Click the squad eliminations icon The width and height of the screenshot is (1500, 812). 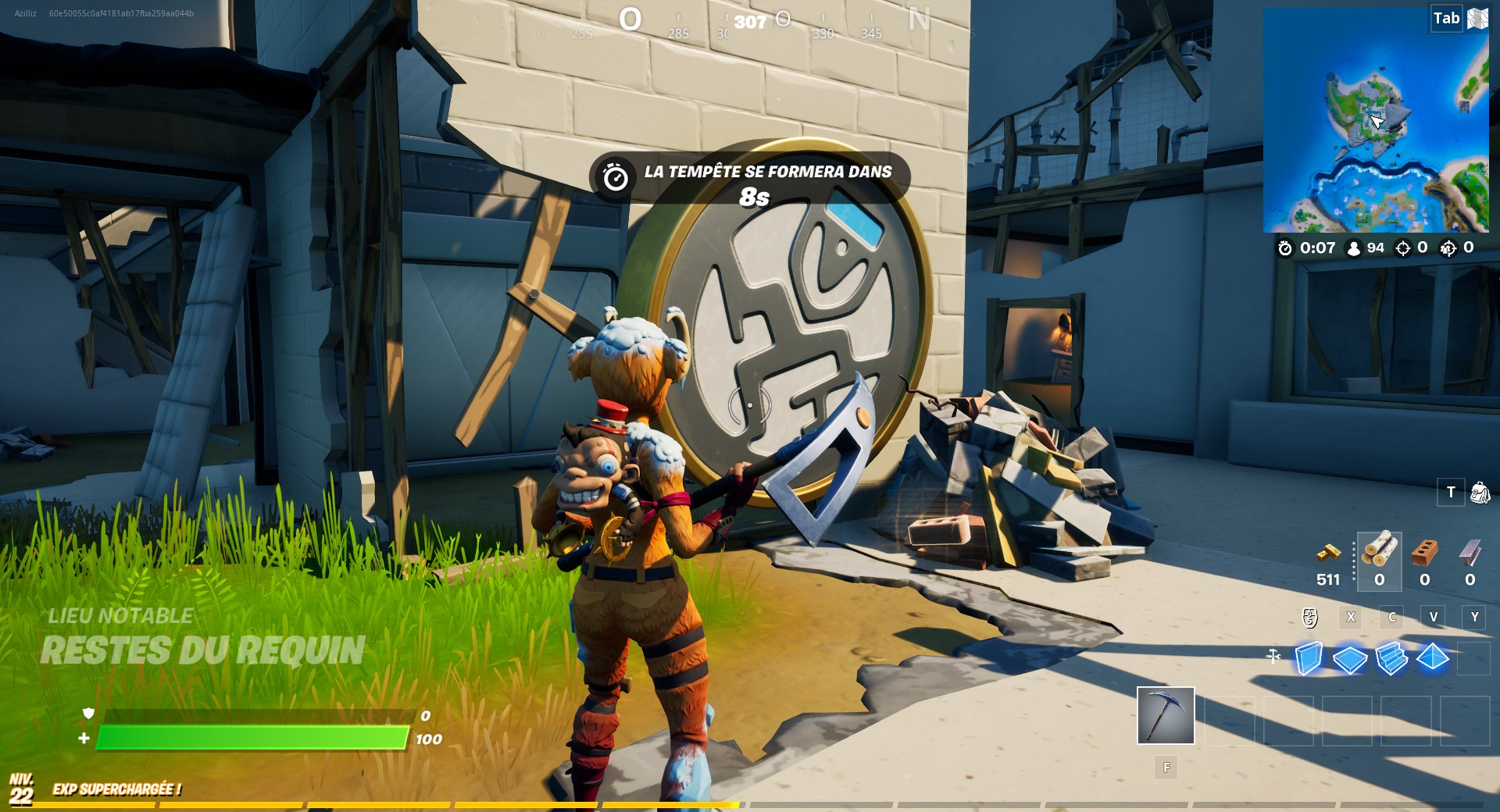pyautogui.click(x=1448, y=248)
